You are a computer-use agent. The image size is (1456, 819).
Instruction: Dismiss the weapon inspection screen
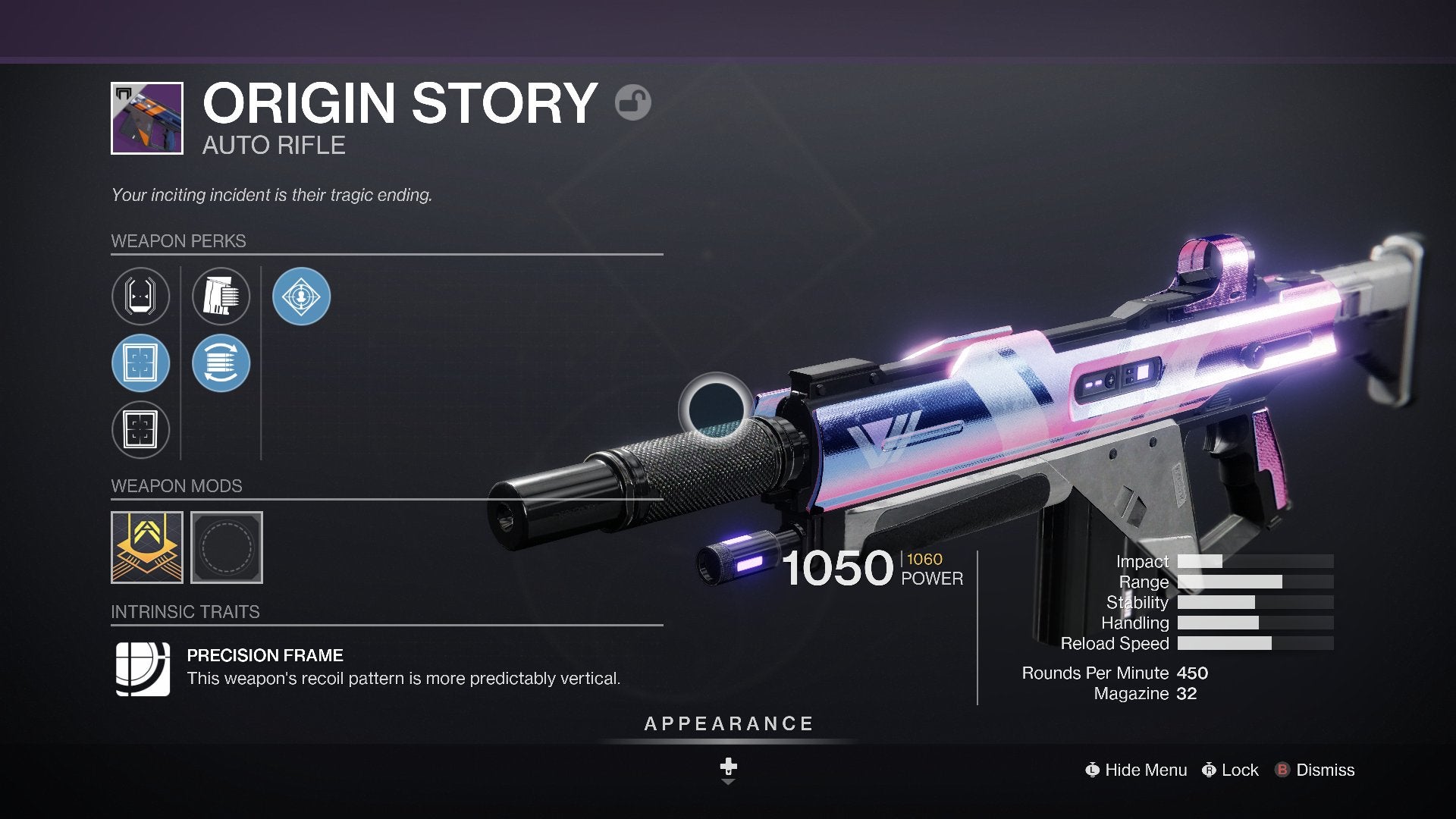[x=1315, y=770]
